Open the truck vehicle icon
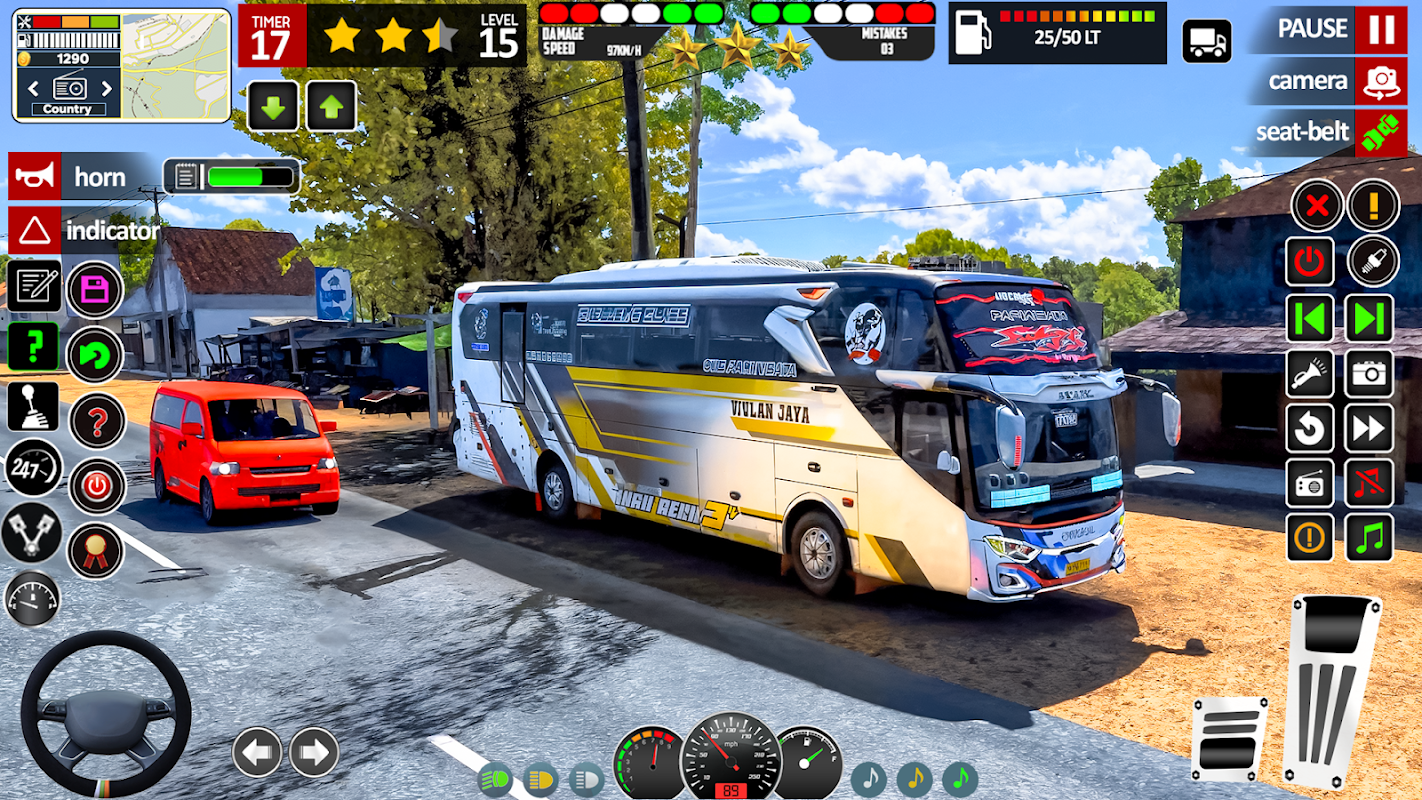The height and width of the screenshot is (800, 1422). tap(1206, 41)
